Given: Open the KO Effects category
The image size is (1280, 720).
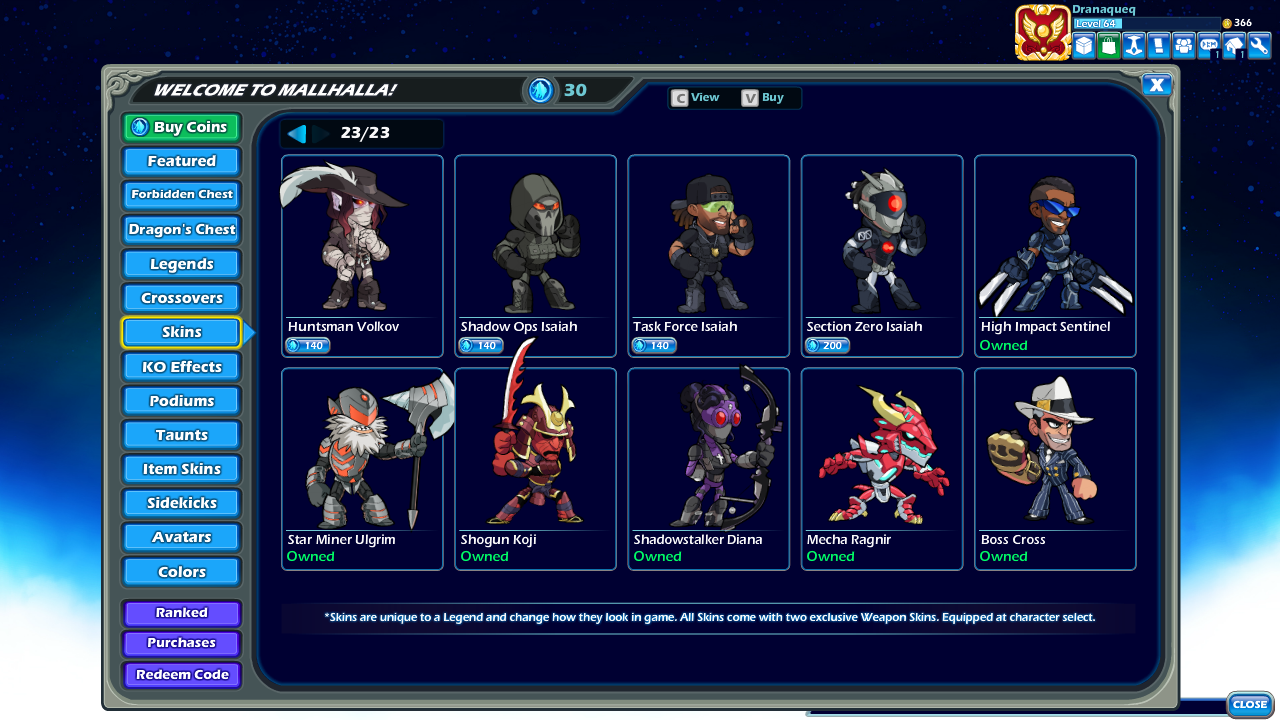Looking at the screenshot, I should coord(181,367).
